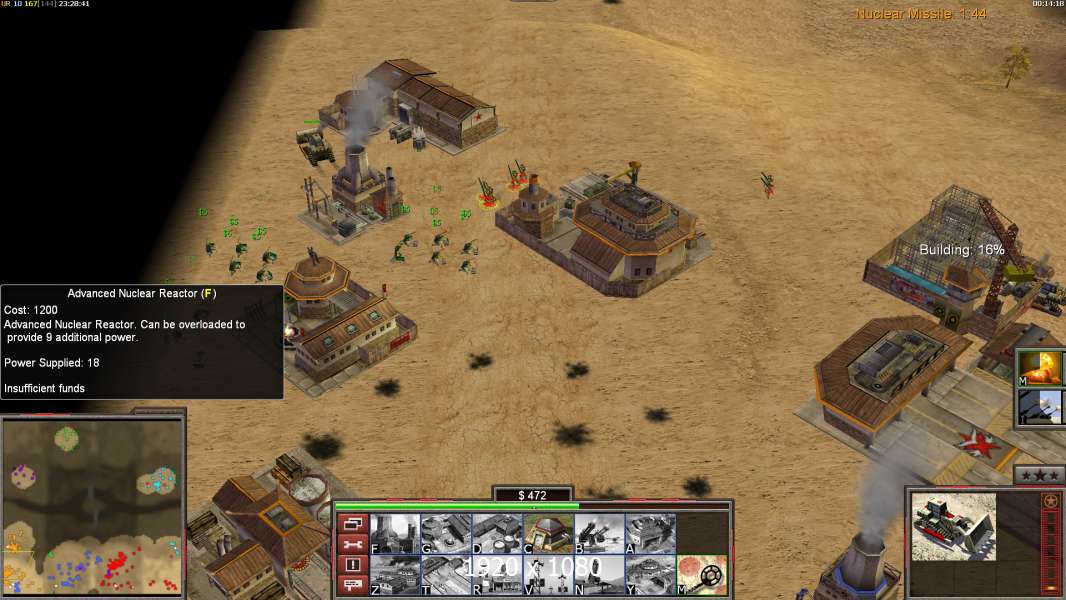
Task: Pick the build icon with hotkey N
Action: point(599,575)
